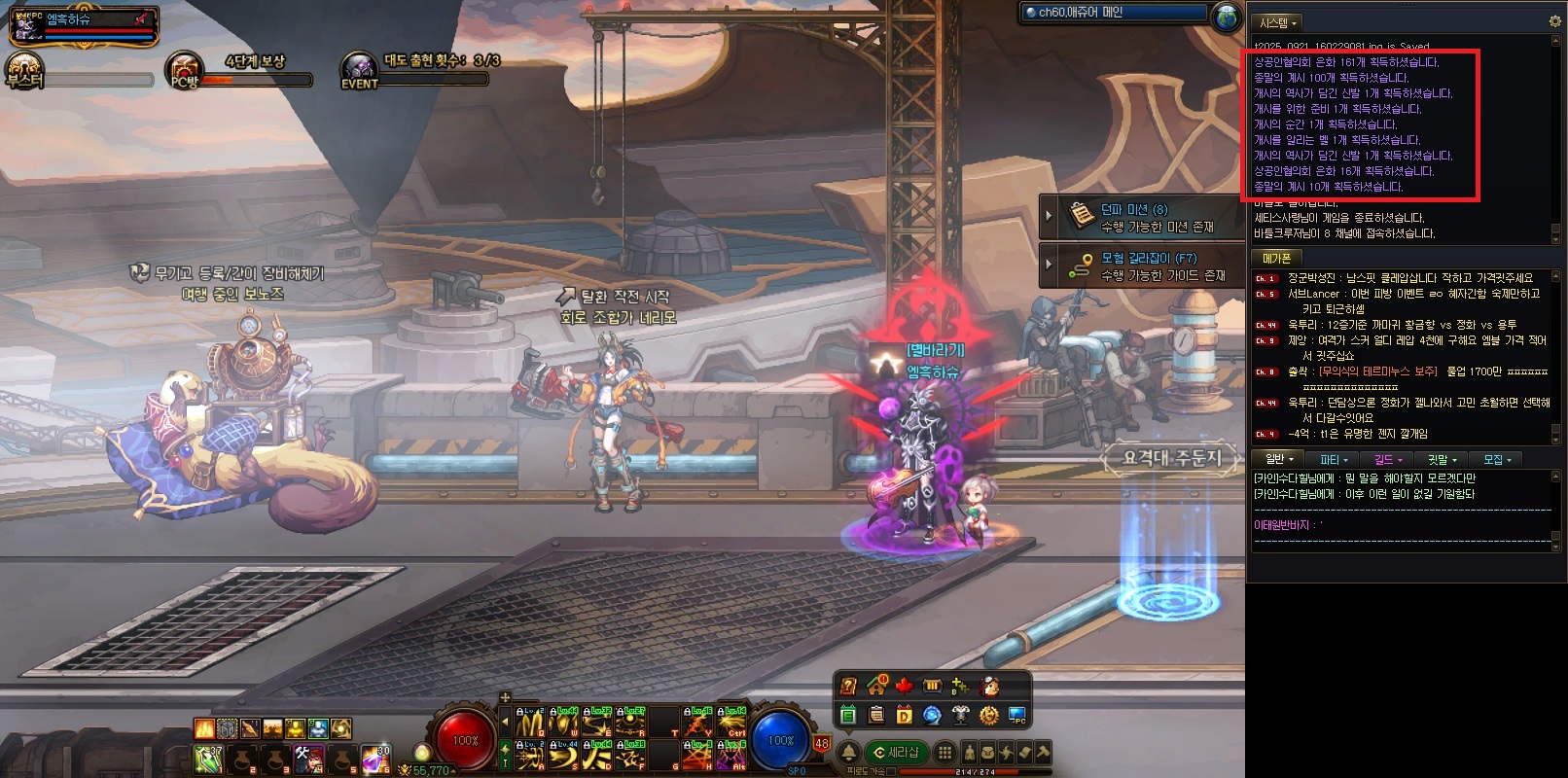Open the chat settings gear
The width and height of the screenshot is (1568, 778).
[1553, 21]
